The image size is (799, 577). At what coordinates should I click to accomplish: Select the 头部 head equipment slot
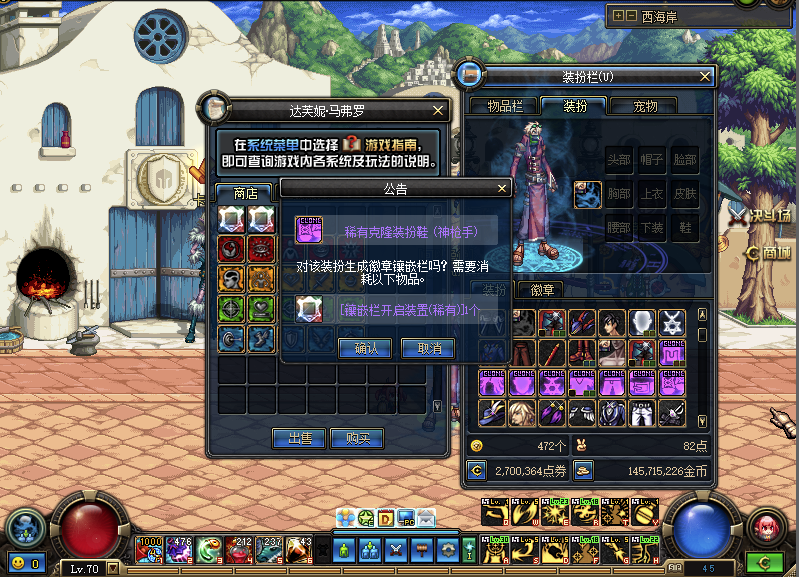click(x=619, y=160)
